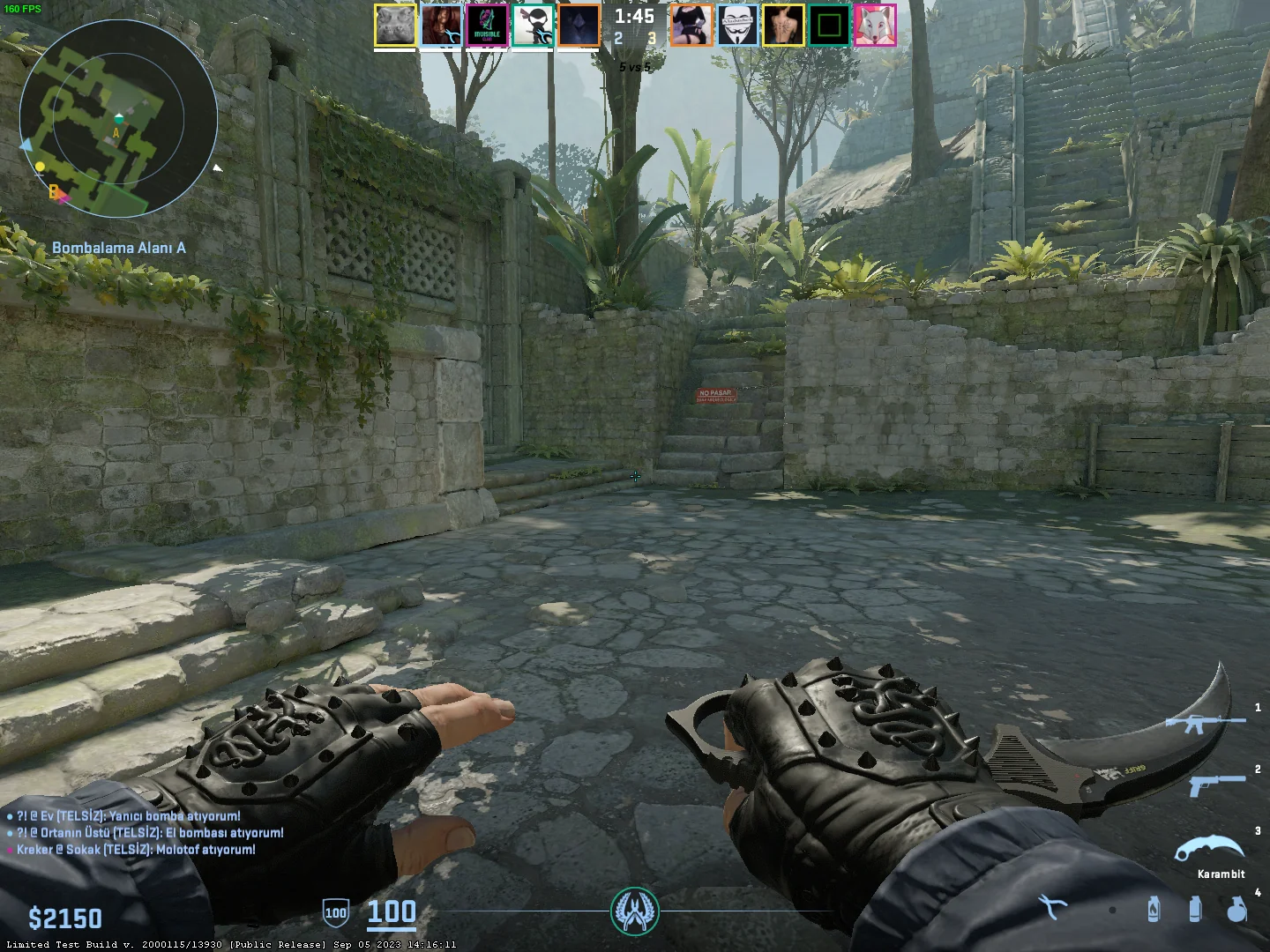Click the 160 FPS counter
Viewport: 1270px width, 952px height.
23,8
